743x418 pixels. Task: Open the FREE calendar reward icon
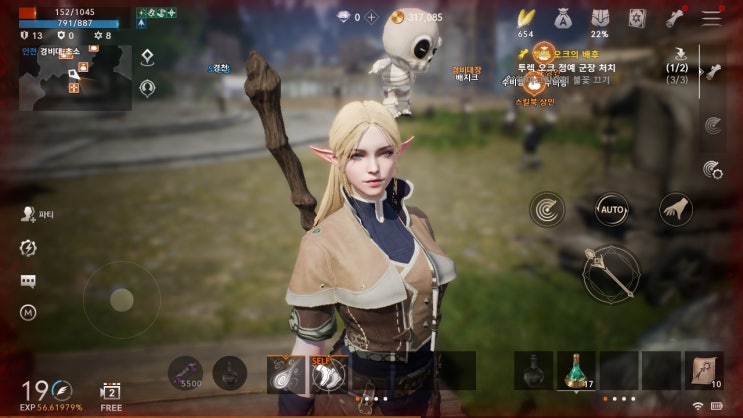click(x=111, y=391)
